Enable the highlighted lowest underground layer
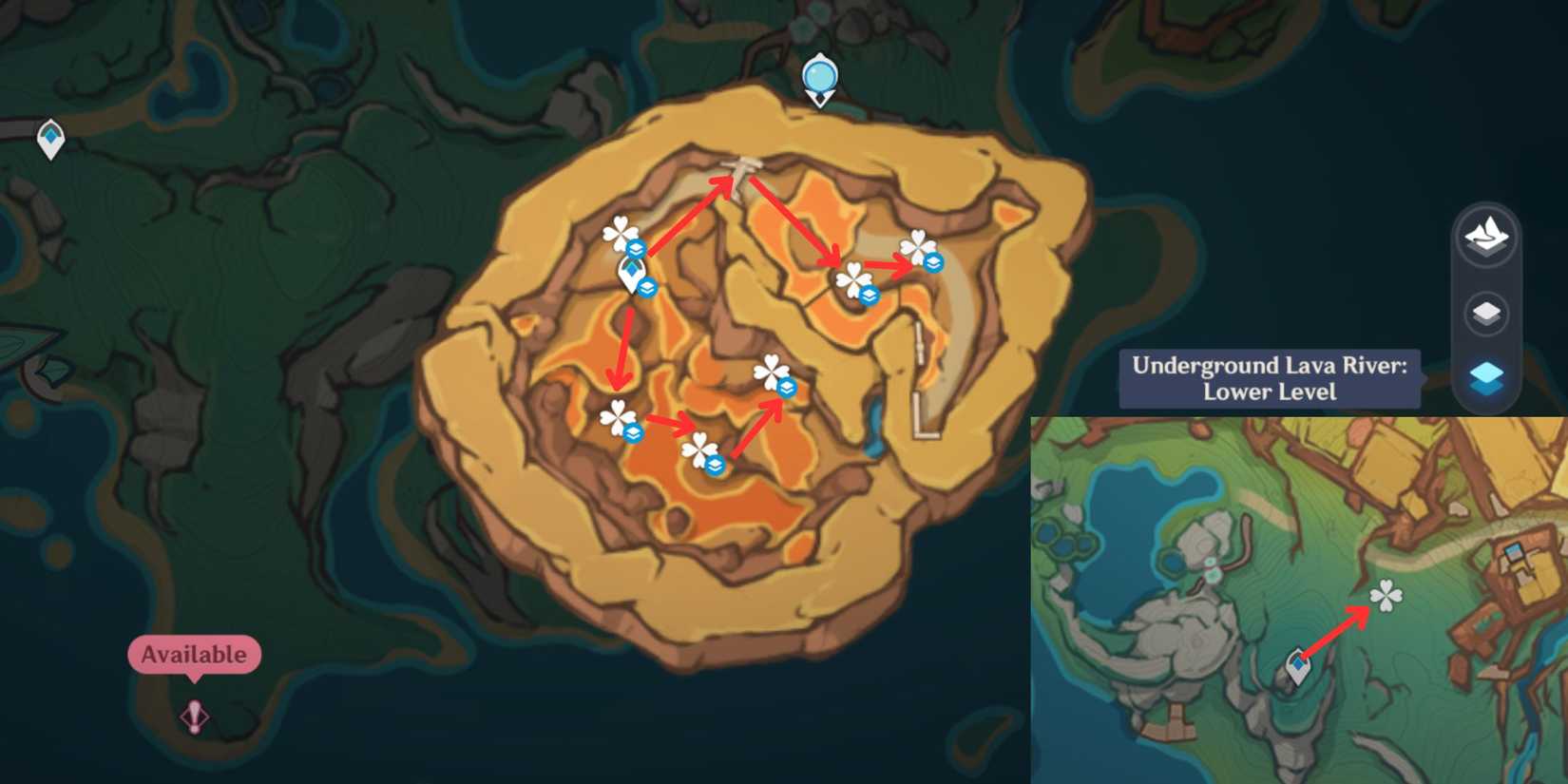This screenshot has height=784, width=1568. tap(1487, 378)
